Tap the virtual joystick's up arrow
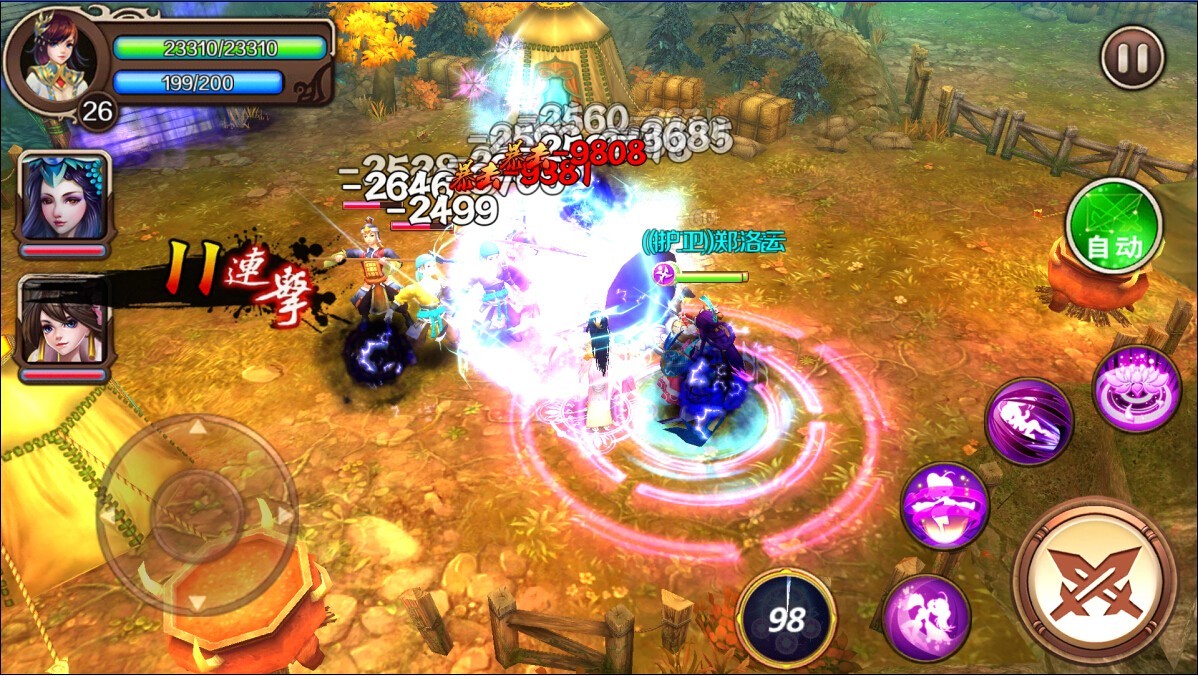 pos(198,428)
